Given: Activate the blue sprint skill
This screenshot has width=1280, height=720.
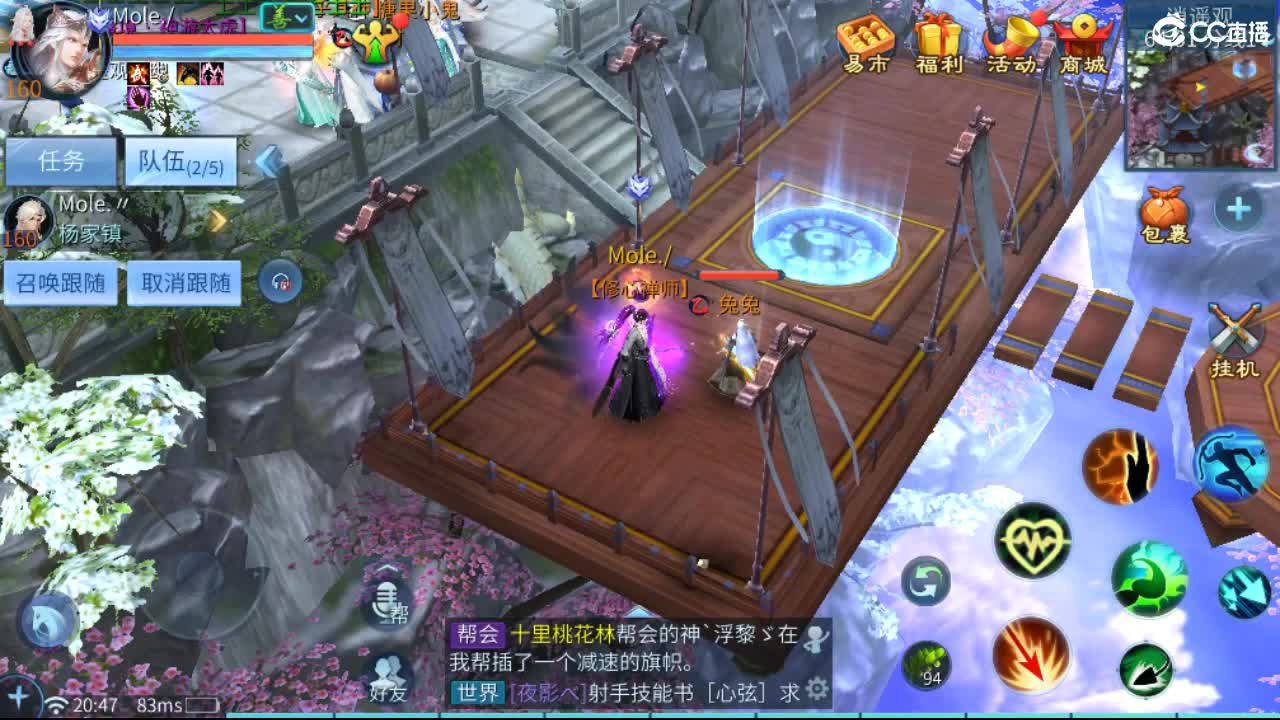Looking at the screenshot, I should click(x=1232, y=467).
